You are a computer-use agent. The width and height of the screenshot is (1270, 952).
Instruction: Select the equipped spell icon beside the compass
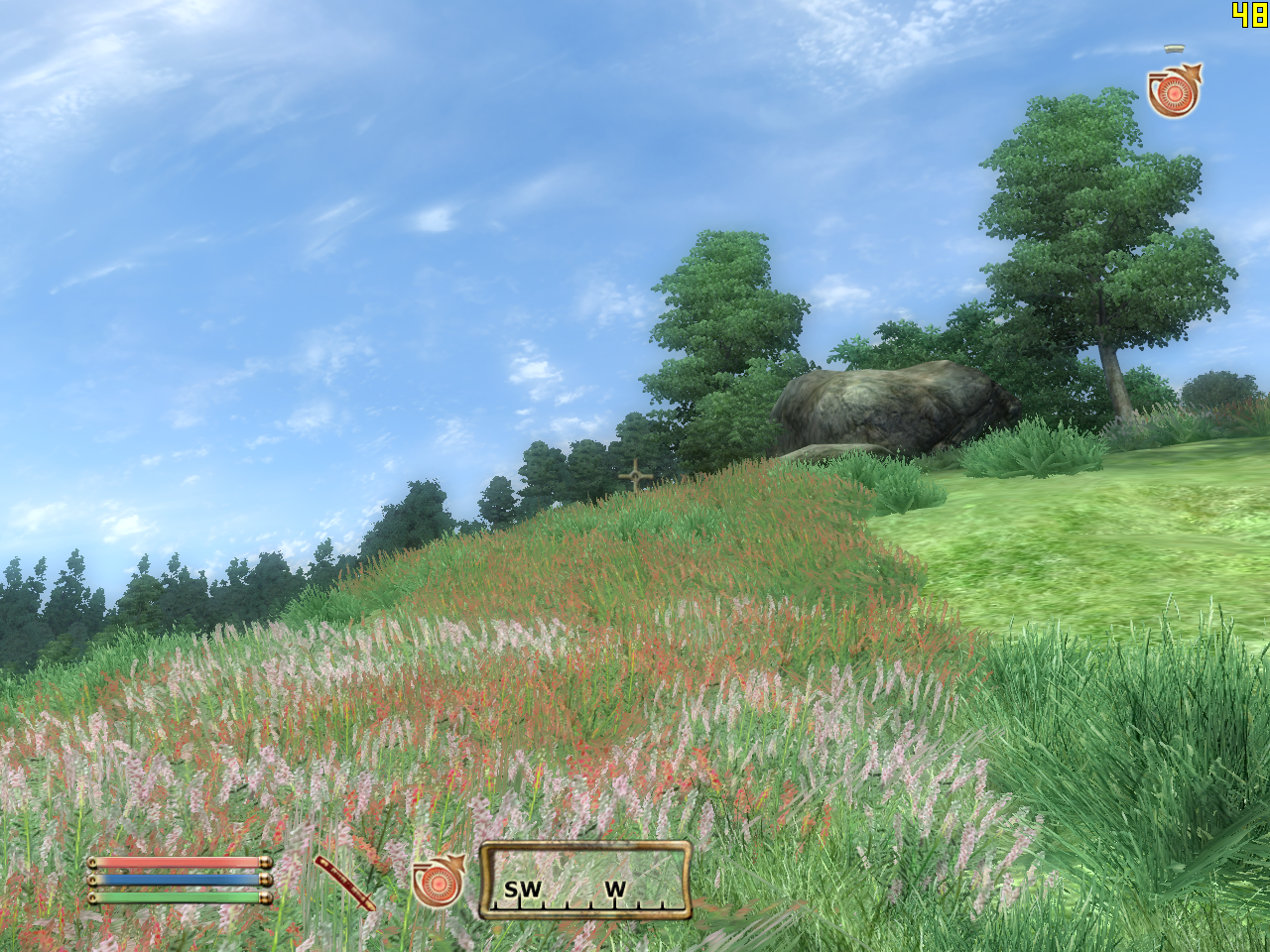438,881
